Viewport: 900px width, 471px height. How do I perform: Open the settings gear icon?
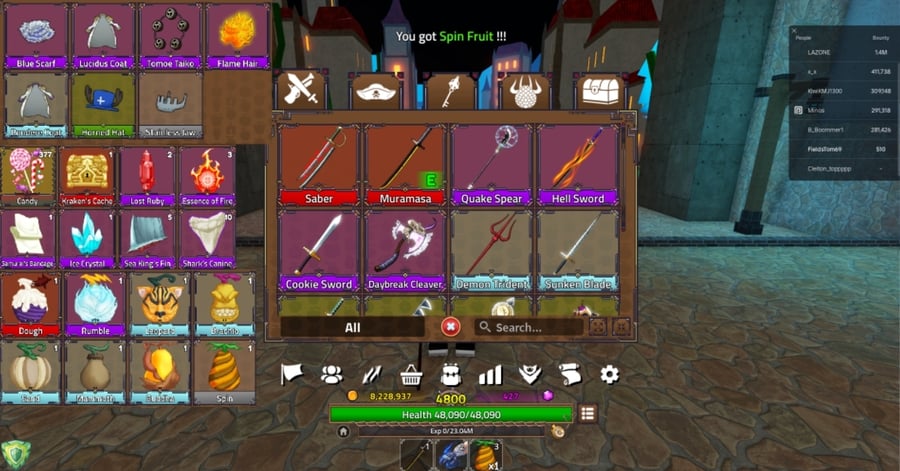609,374
